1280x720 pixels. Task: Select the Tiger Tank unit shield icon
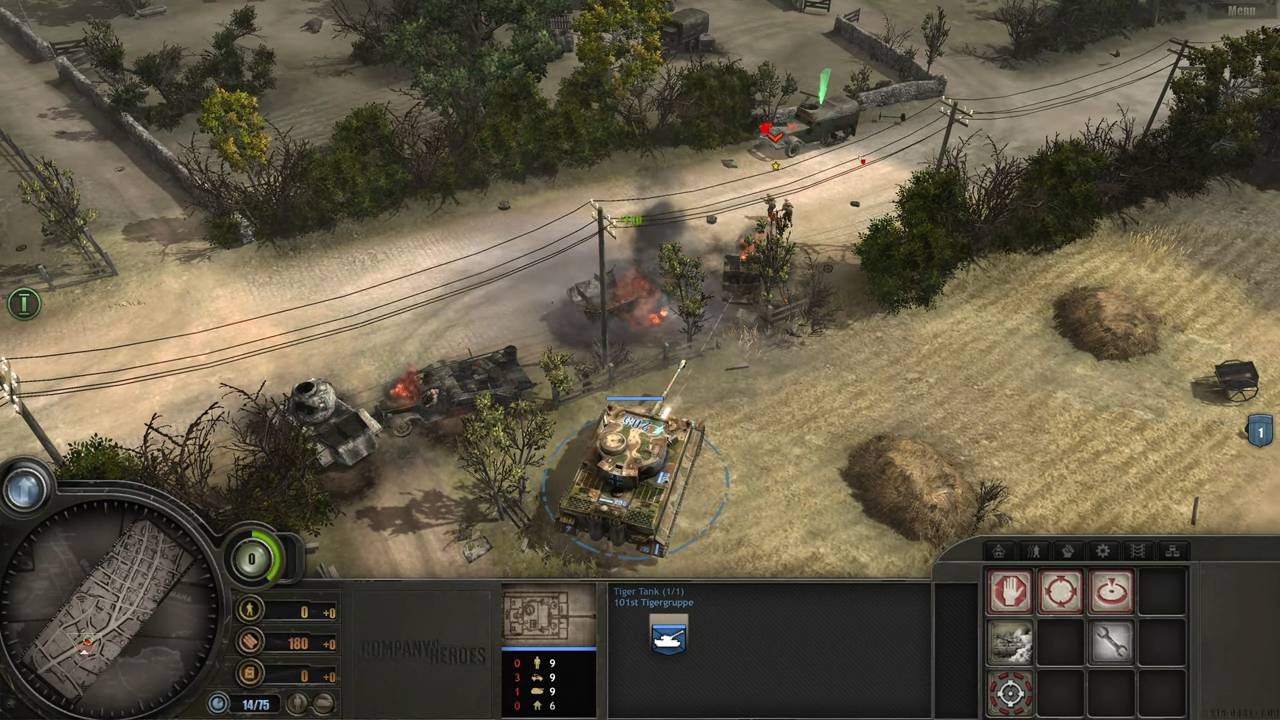tap(667, 638)
